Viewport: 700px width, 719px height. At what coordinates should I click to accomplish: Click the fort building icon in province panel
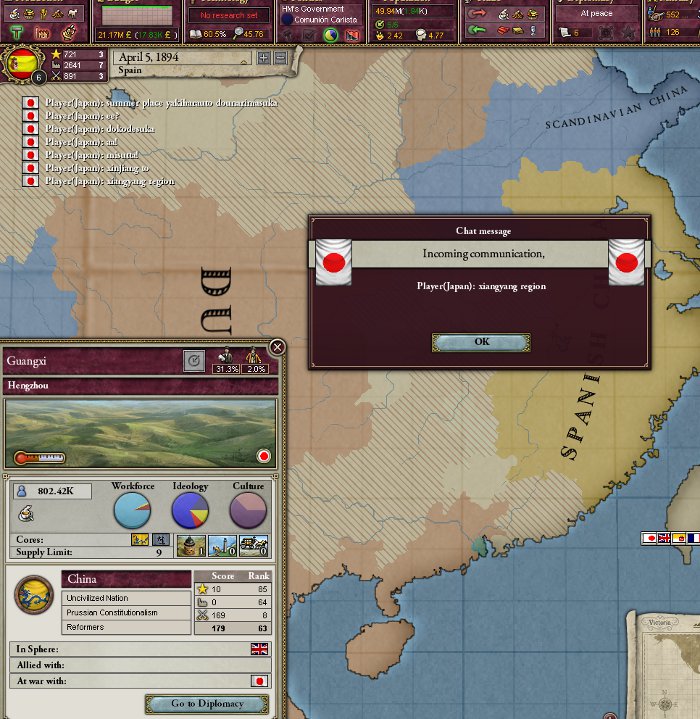191,546
